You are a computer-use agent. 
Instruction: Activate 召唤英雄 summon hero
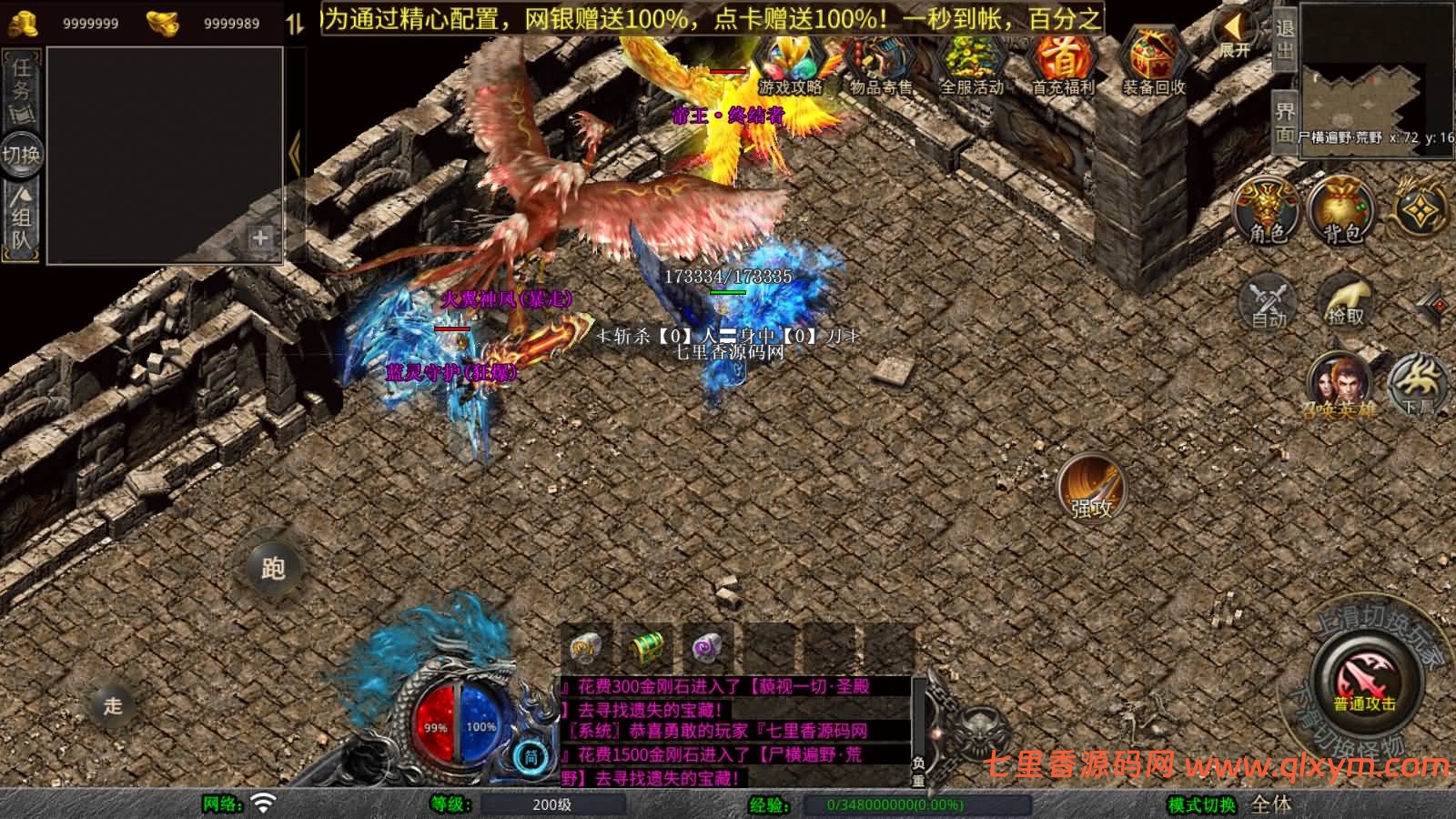coord(1339,384)
